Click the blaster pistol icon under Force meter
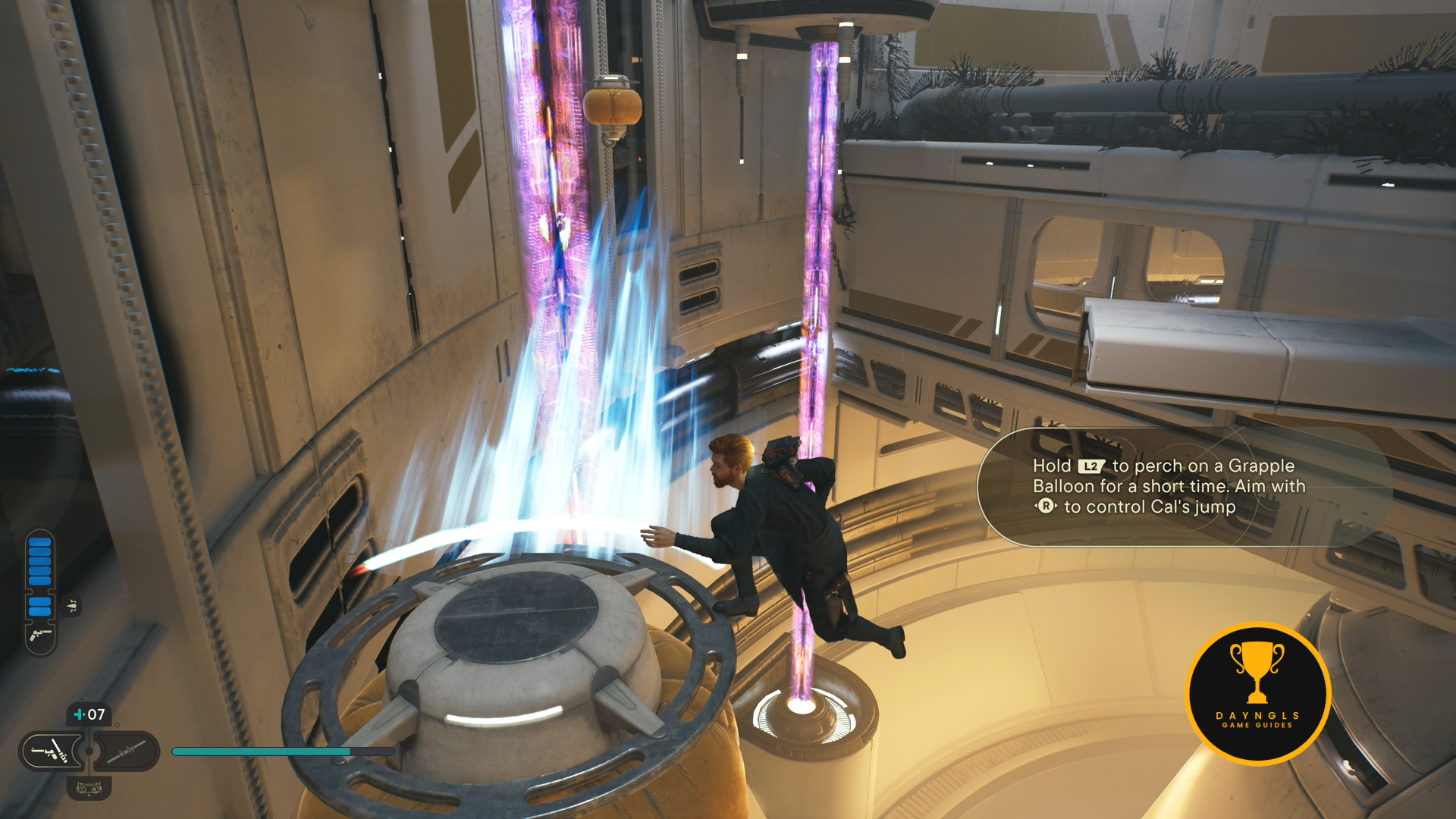The width and height of the screenshot is (1456, 819). point(40,634)
